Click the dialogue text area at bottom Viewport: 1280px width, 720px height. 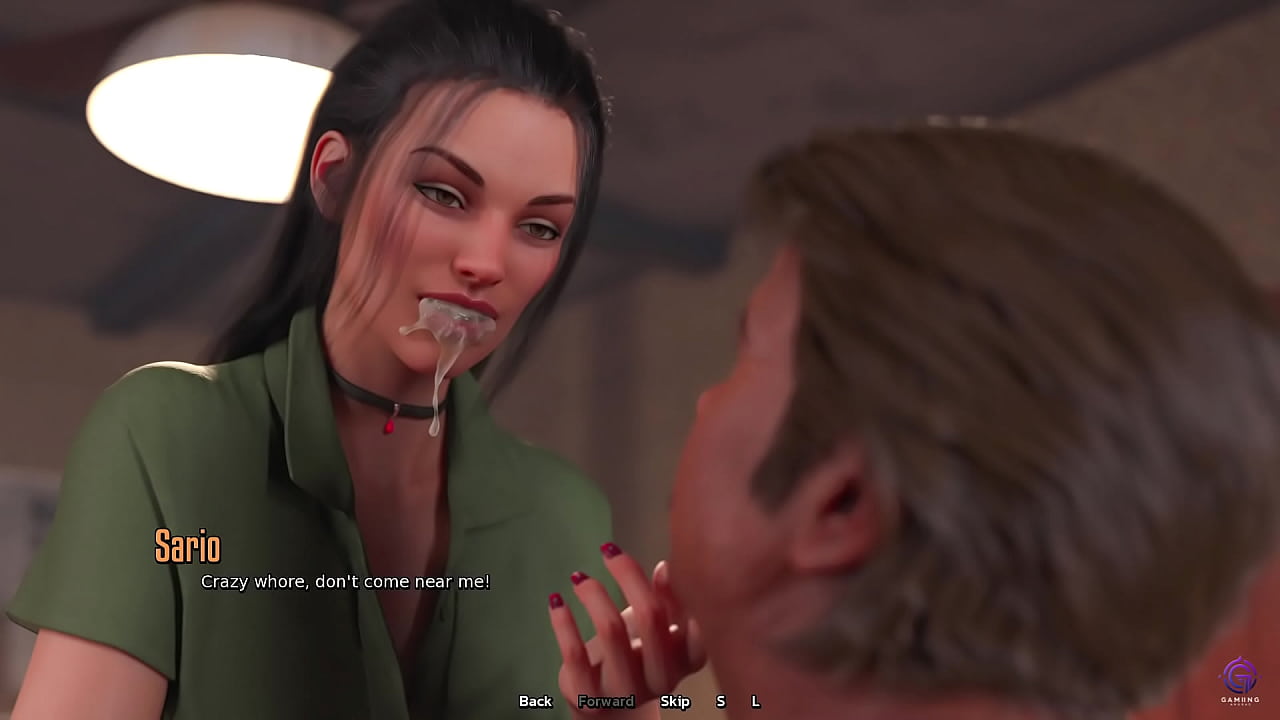click(x=345, y=581)
